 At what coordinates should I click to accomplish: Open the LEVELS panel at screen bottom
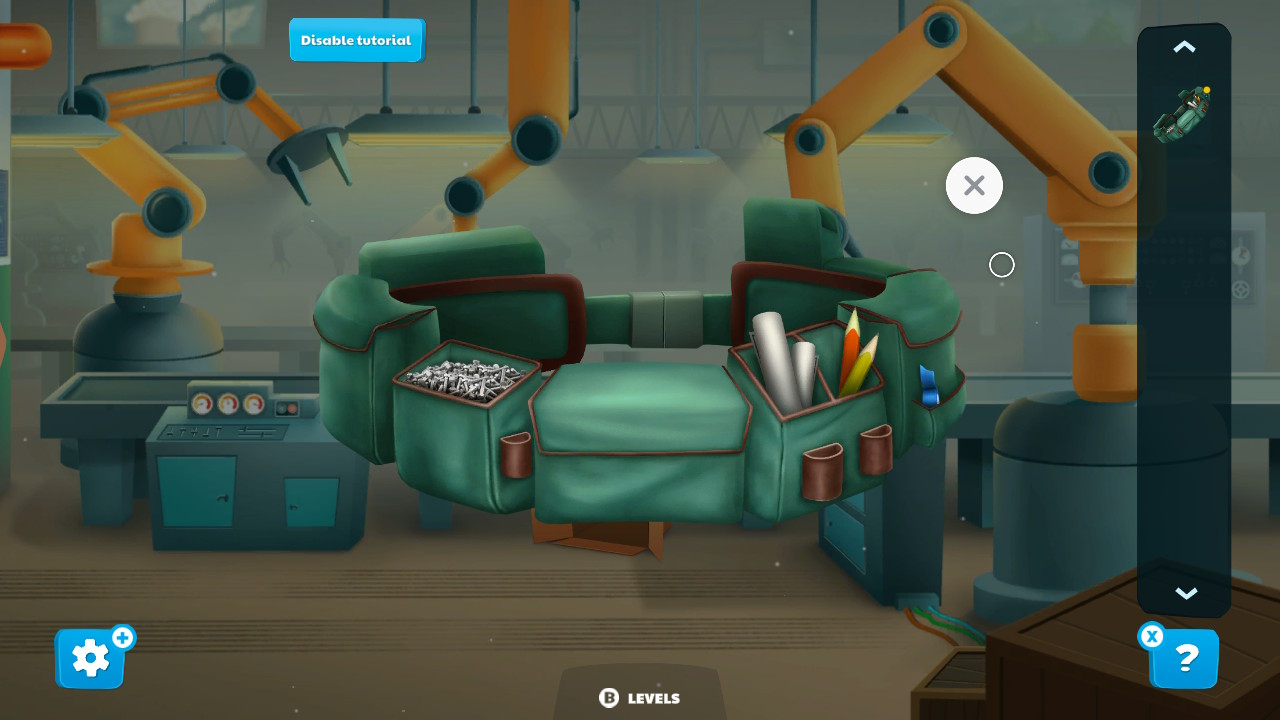click(639, 697)
